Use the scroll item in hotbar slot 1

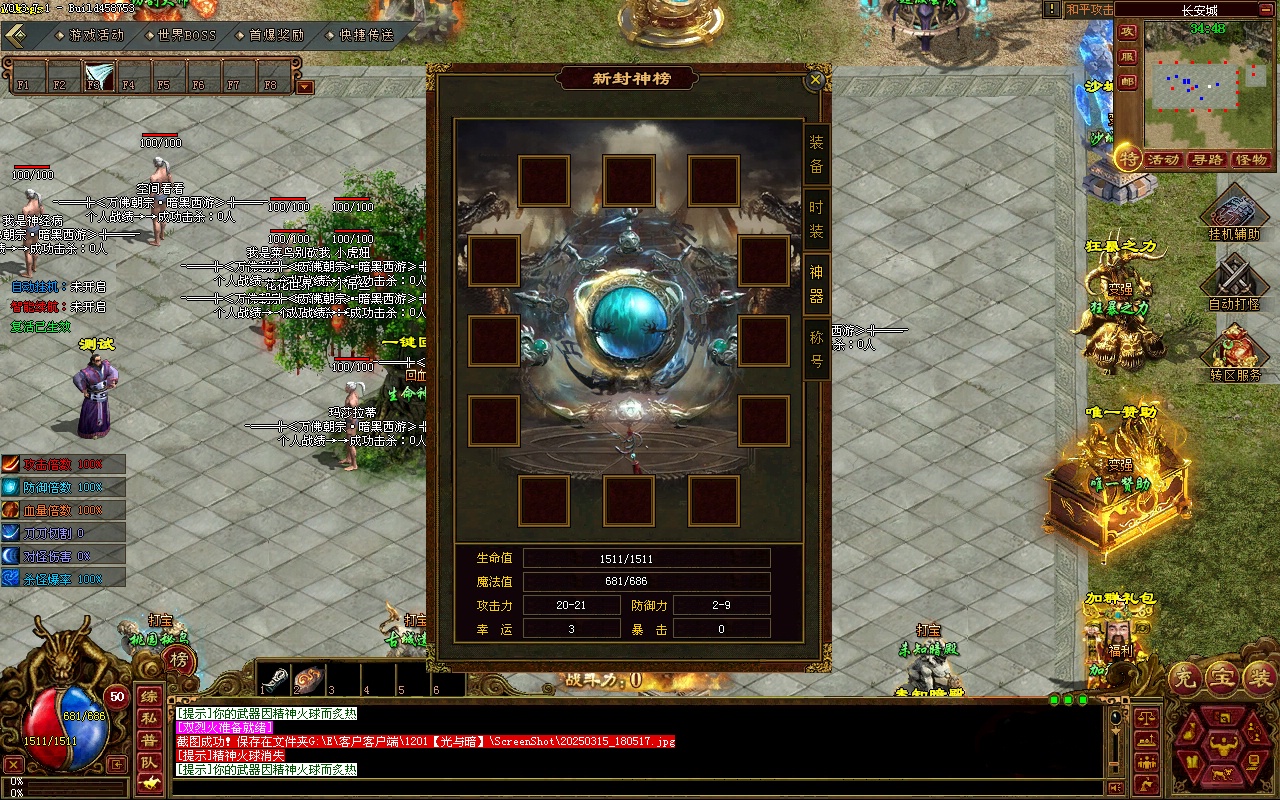(276, 679)
